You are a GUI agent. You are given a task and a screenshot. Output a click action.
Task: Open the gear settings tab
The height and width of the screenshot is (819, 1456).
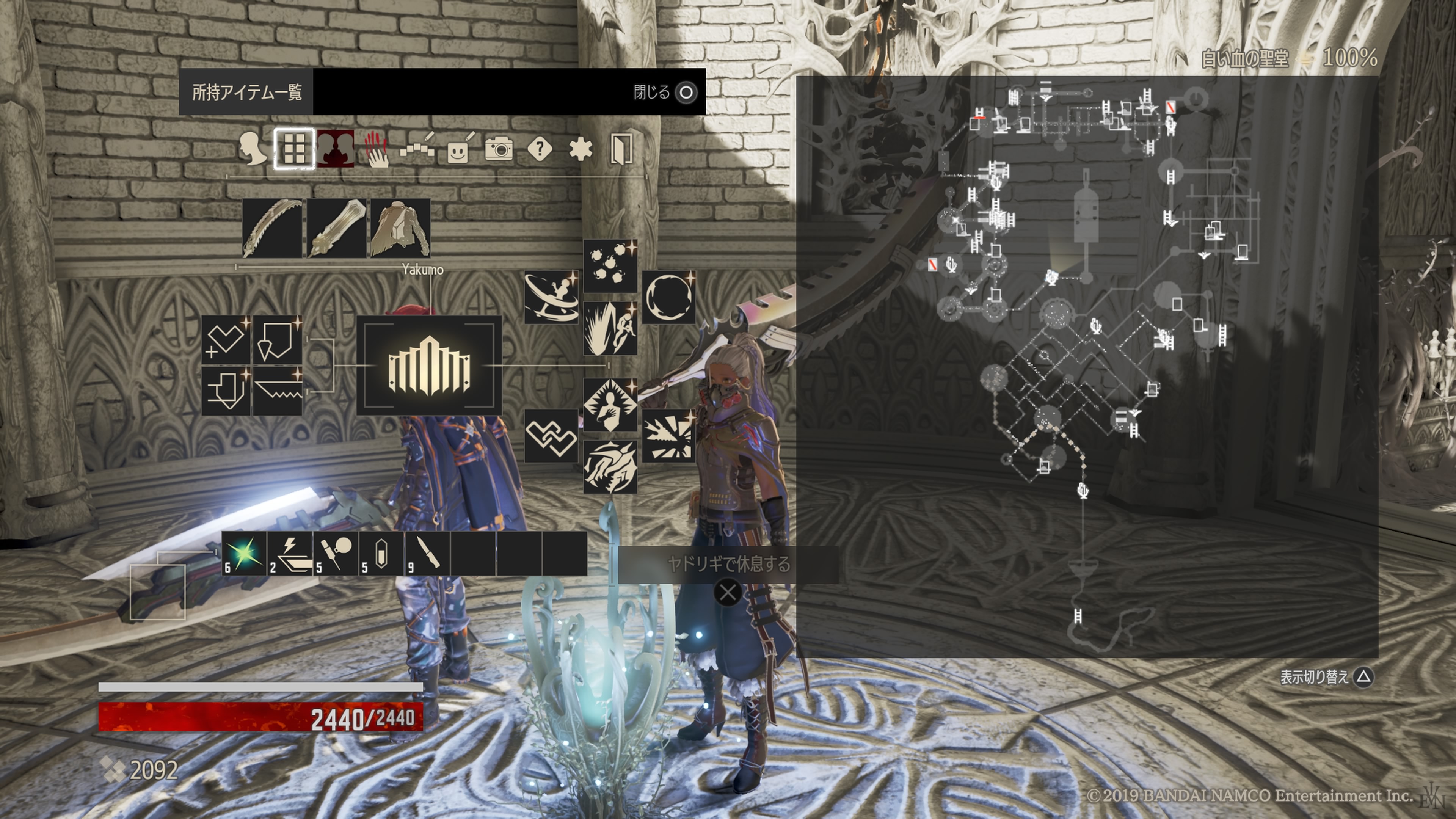tap(581, 149)
